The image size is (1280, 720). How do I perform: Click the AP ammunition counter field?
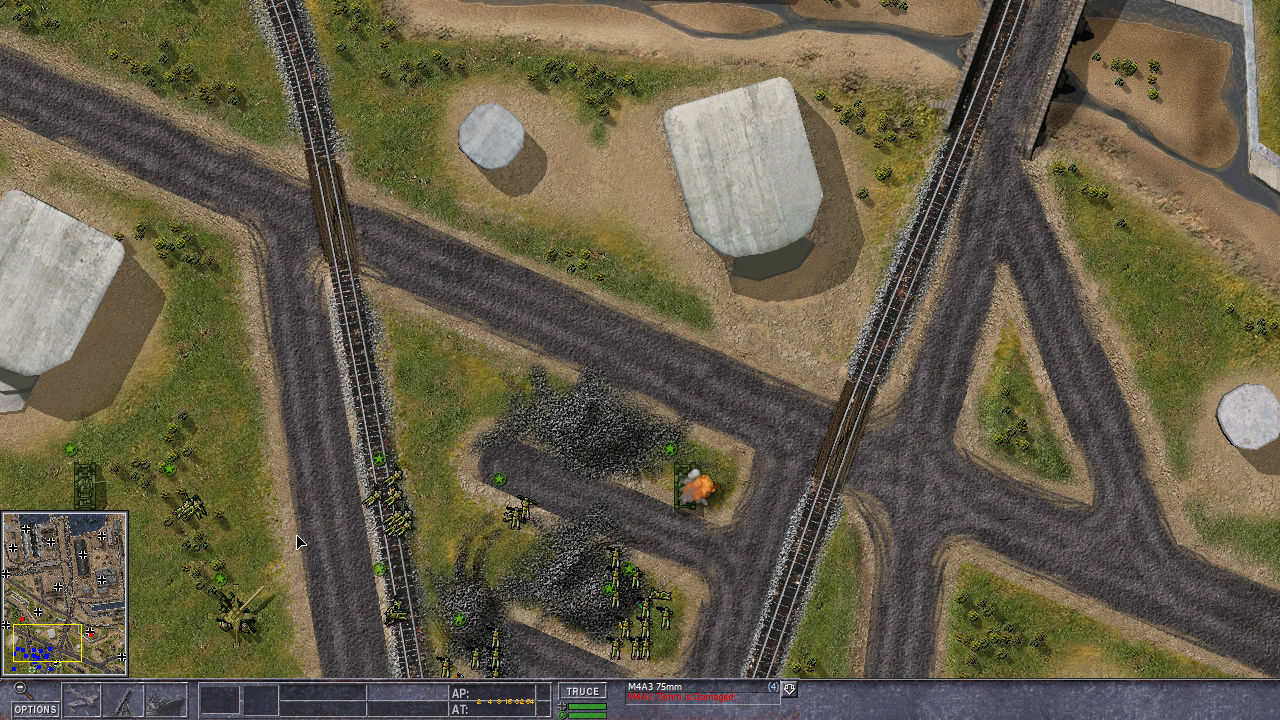coord(462,692)
